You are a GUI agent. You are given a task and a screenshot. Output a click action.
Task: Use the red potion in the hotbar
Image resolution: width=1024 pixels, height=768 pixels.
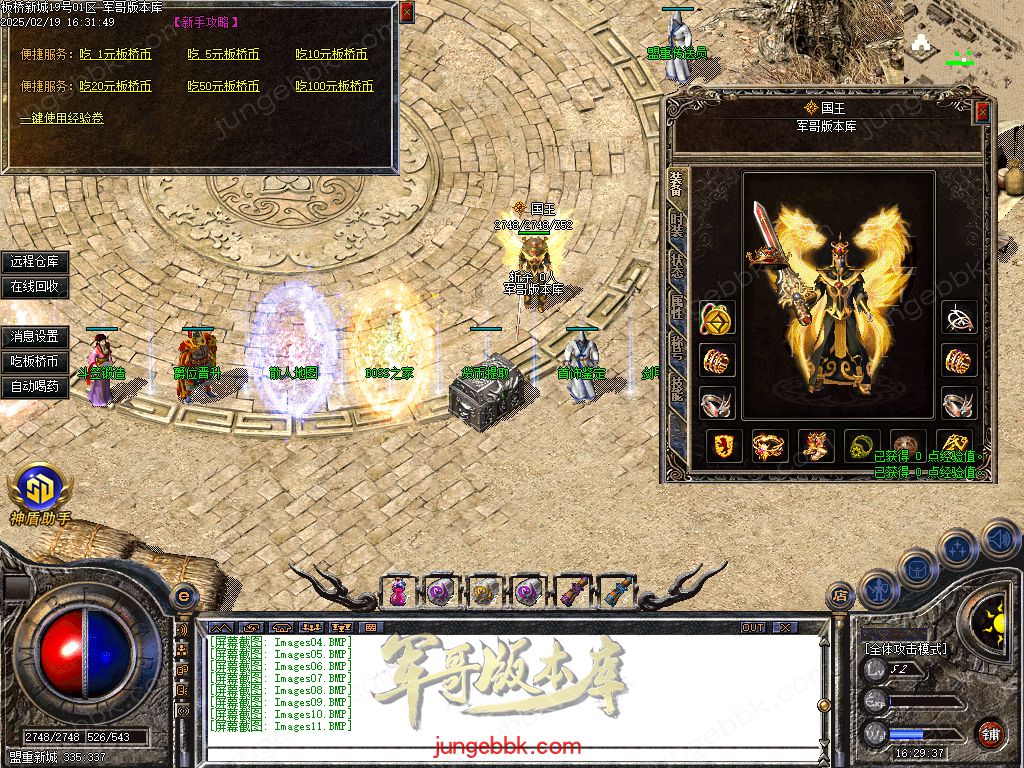pyautogui.click(x=398, y=591)
